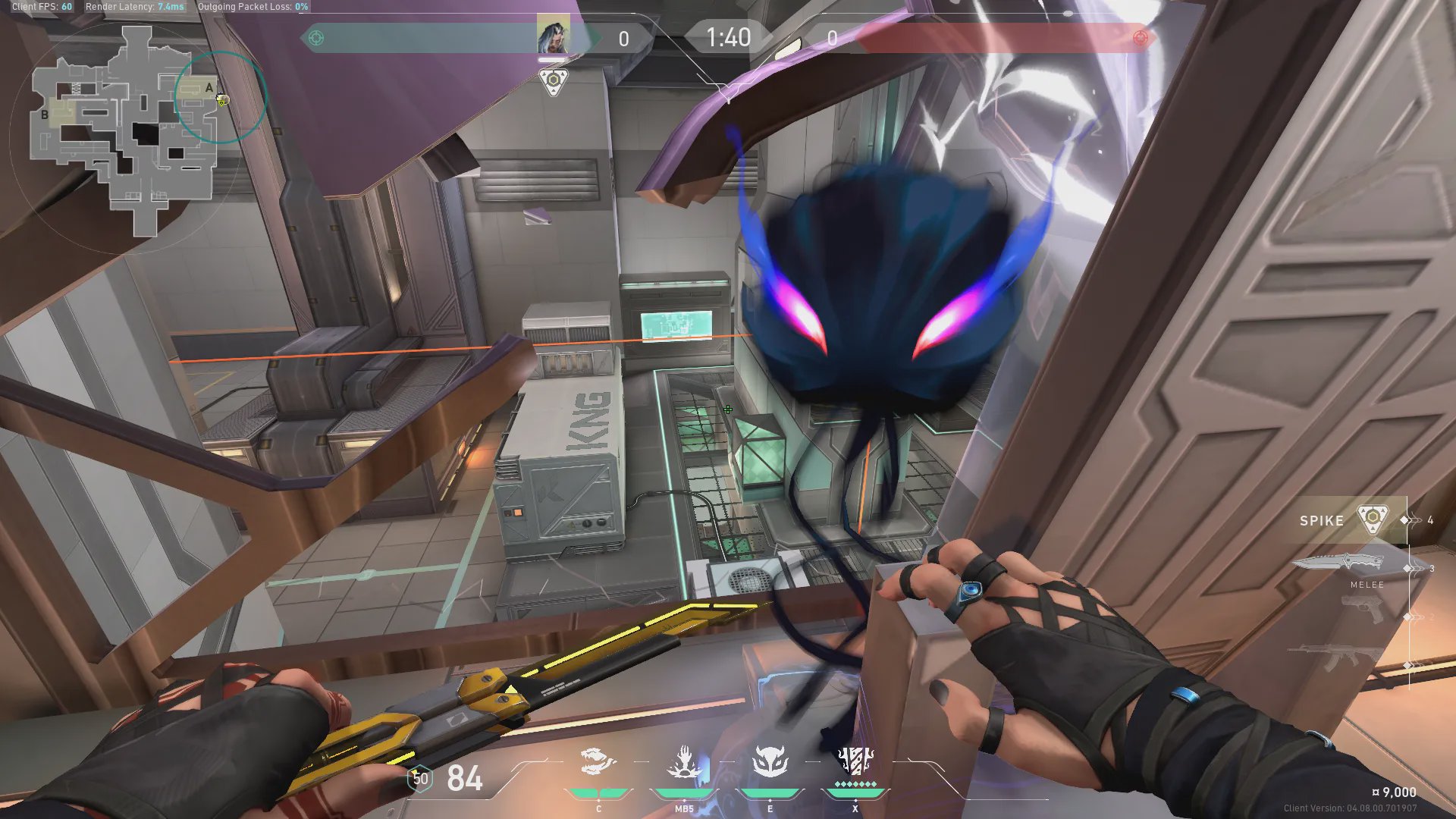1456x819 pixels.
Task: Click the shield armor icon
Action: [420, 779]
